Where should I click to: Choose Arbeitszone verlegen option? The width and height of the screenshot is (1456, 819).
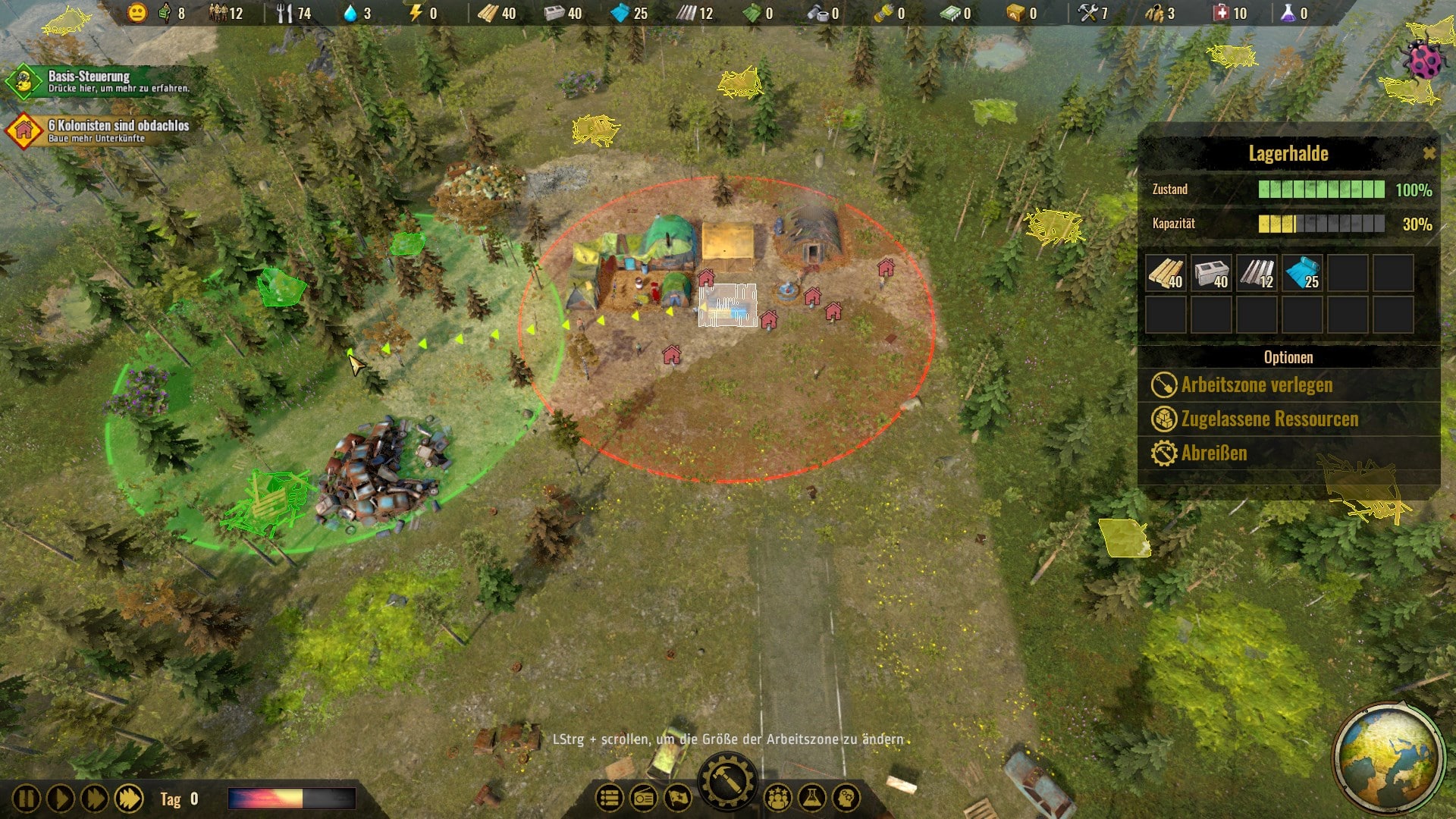coord(1256,385)
